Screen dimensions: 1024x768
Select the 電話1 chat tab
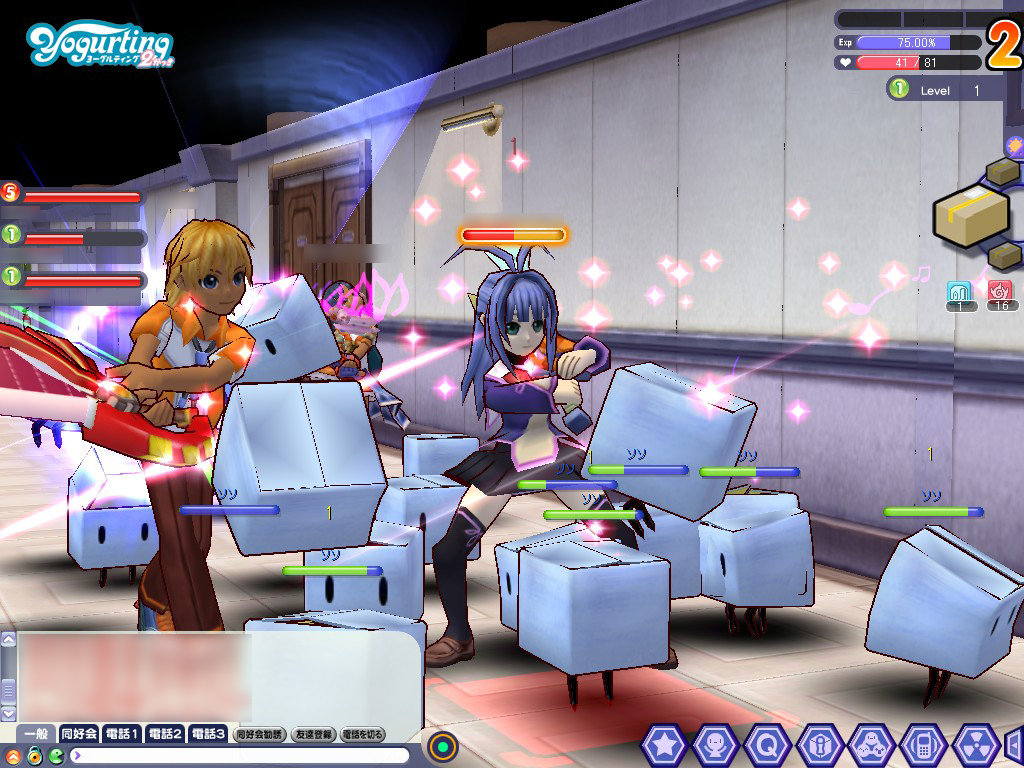[122, 734]
